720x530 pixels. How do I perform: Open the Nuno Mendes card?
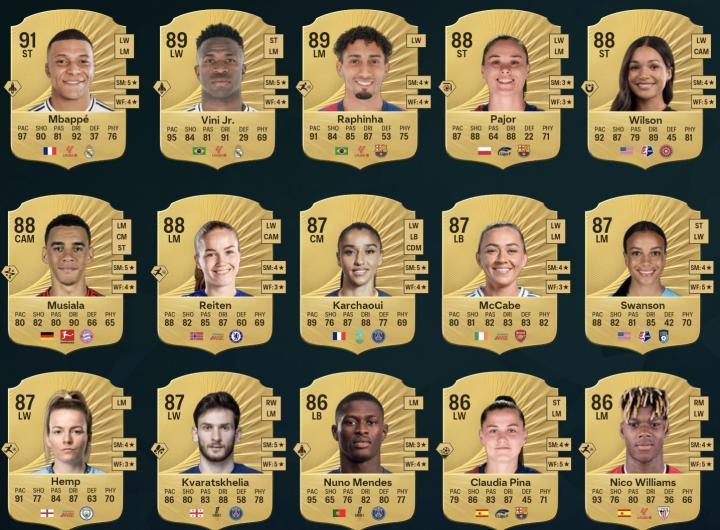tap(359, 450)
